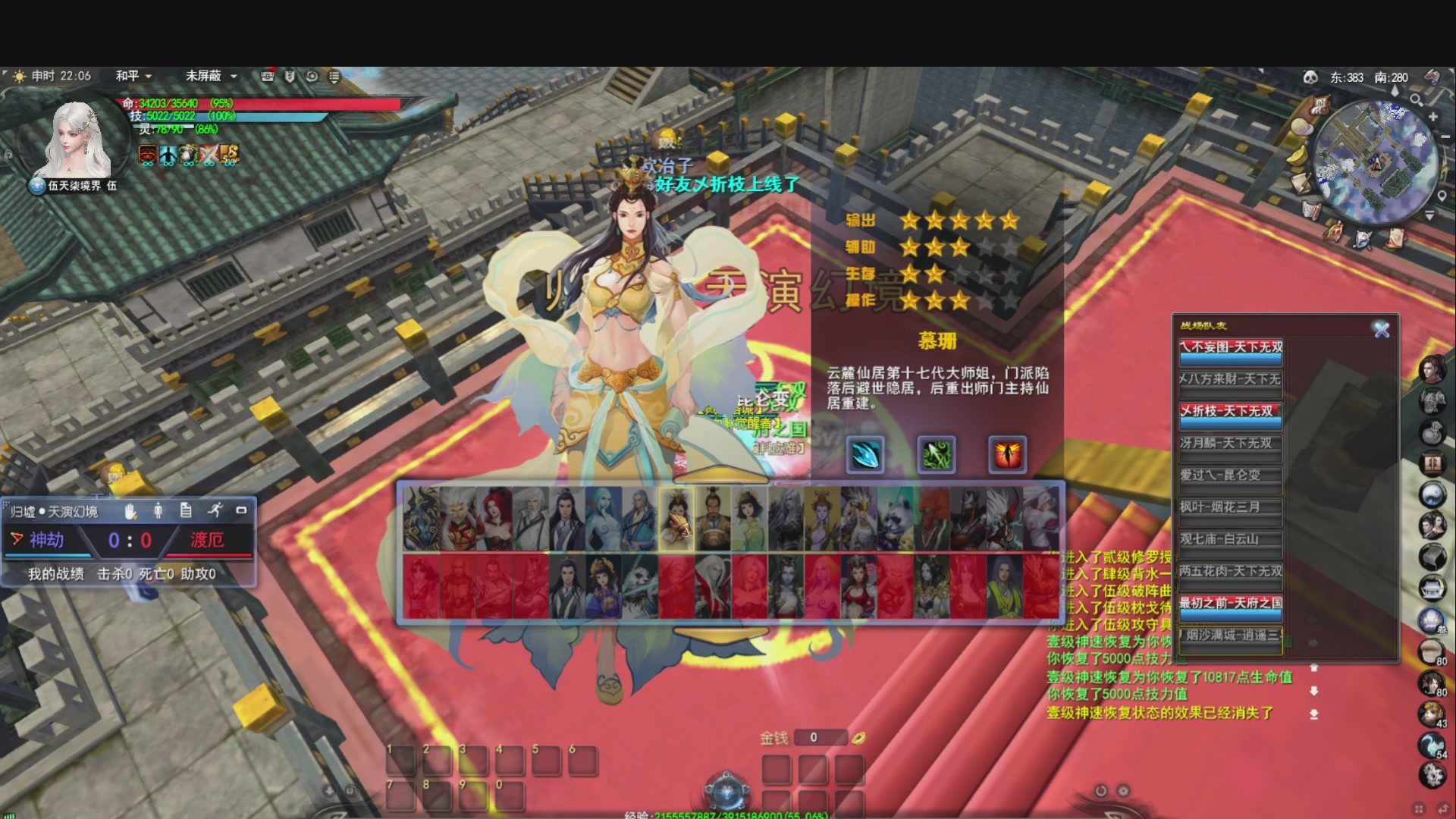Select the green vine skill icon
Image resolution: width=1456 pixels, height=819 pixels.
tap(937, 454)
